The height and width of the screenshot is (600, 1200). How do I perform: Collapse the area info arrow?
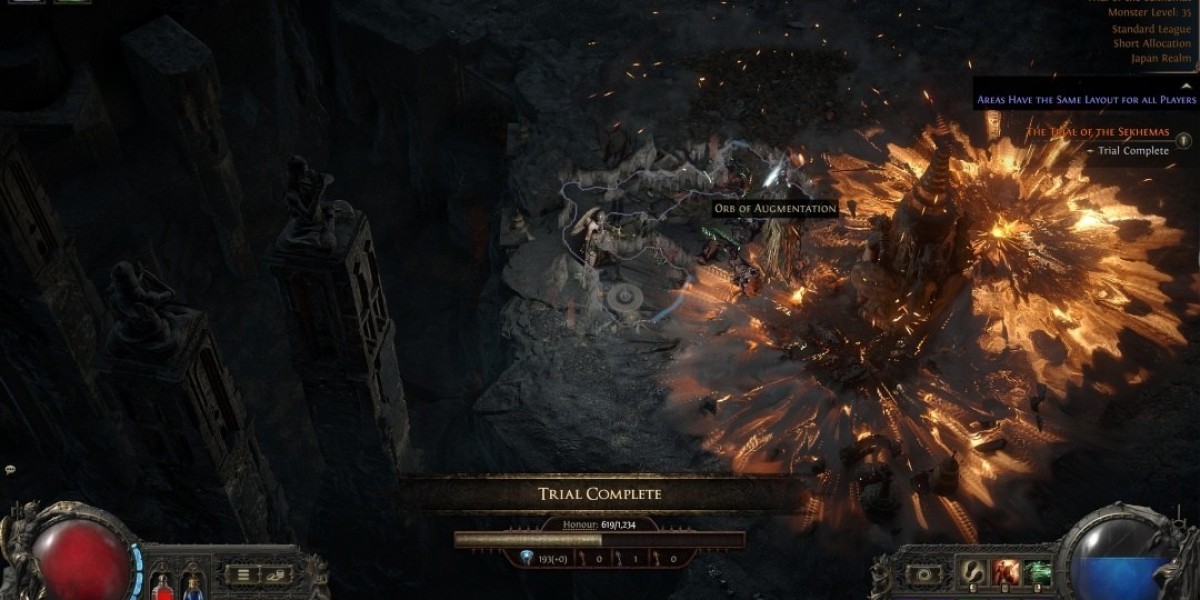coord(1187,86)
